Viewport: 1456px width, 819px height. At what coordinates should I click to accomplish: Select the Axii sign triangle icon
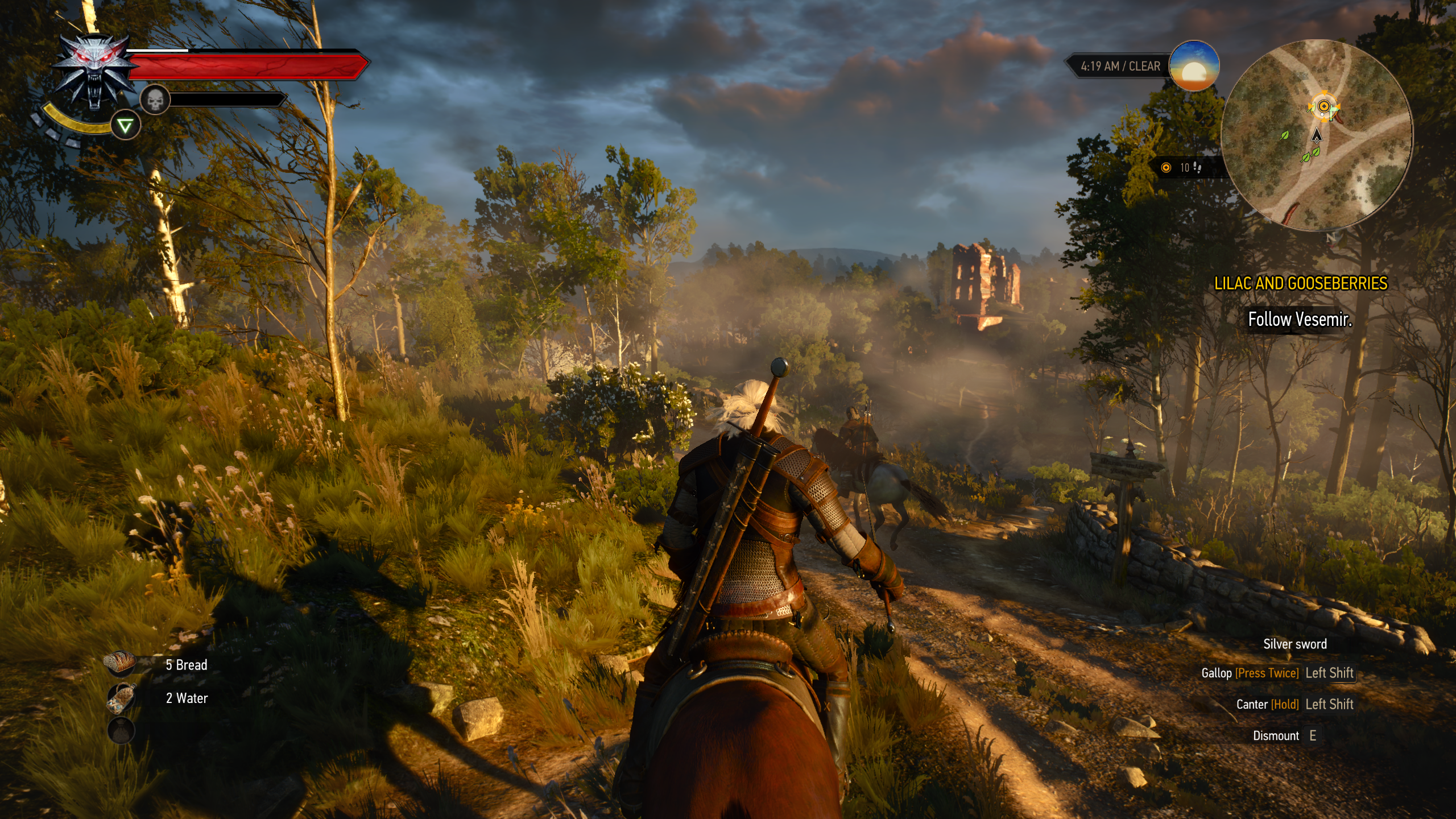(125, 126)
